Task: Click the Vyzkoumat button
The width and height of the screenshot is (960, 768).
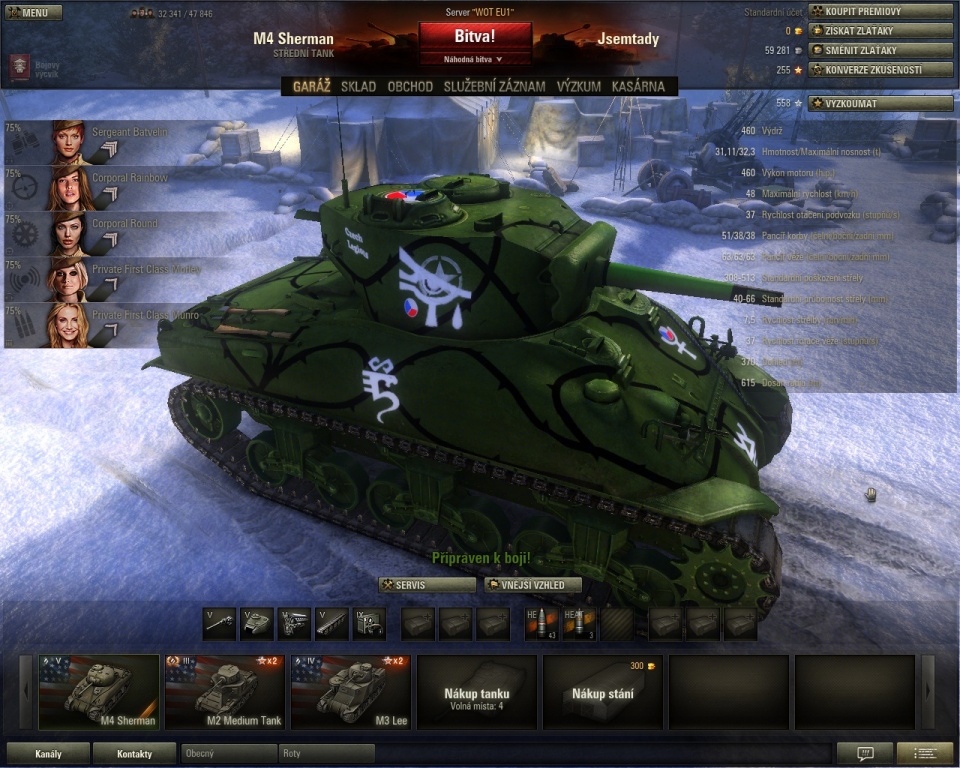Action: click(x=880, y=103)
